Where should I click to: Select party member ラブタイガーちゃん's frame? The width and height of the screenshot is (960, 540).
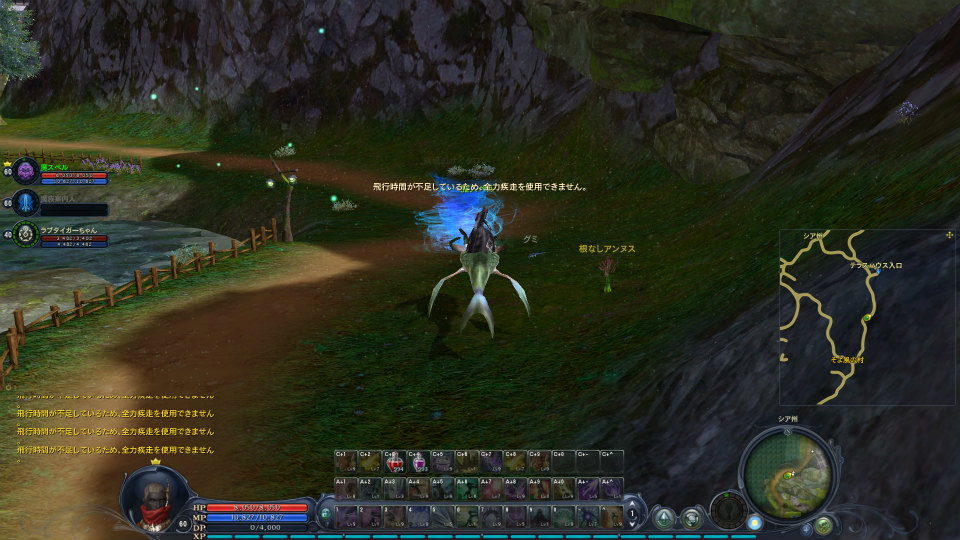(27, 234)
